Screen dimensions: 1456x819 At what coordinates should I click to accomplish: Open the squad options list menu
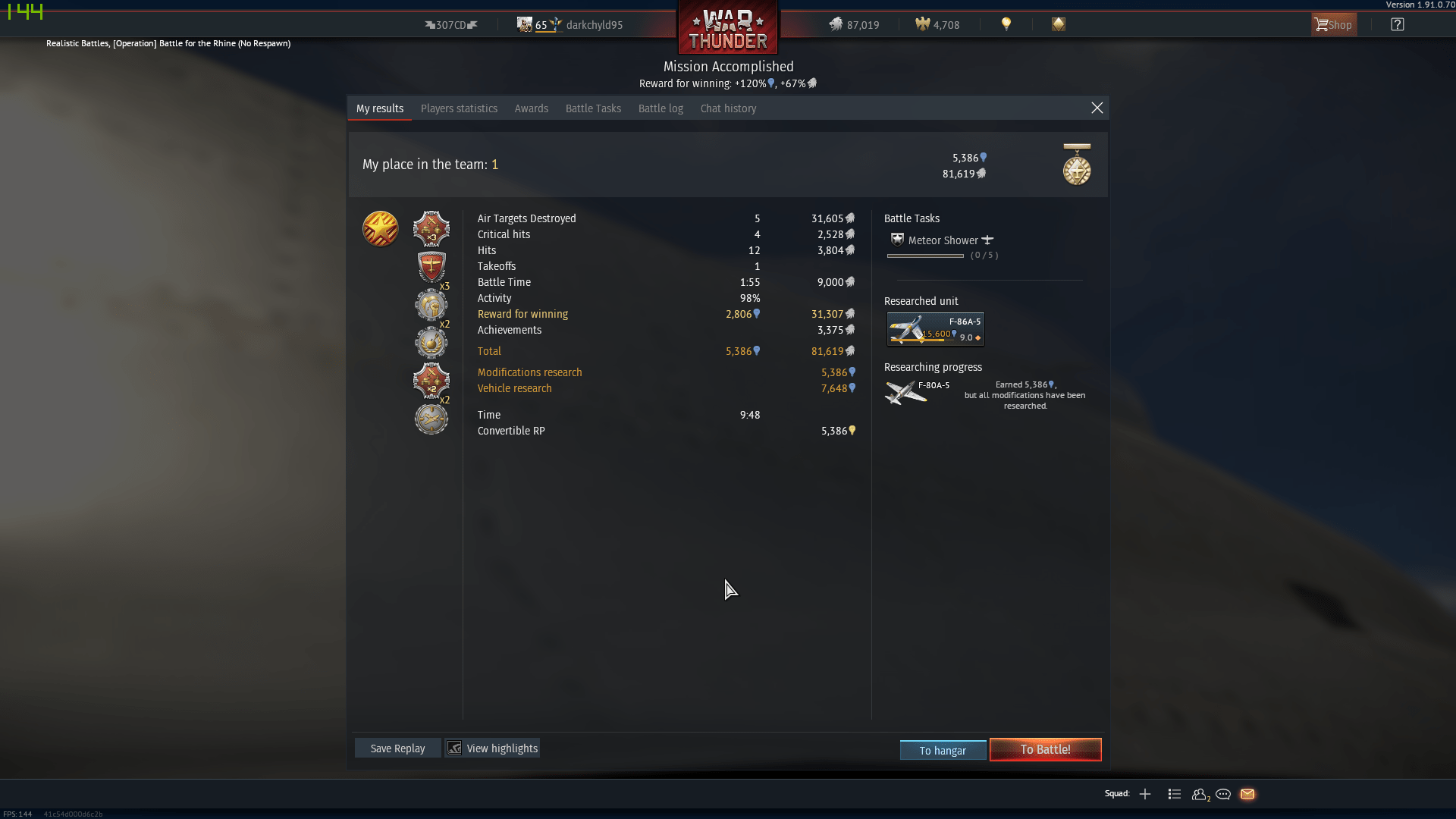click(1174, 794)
